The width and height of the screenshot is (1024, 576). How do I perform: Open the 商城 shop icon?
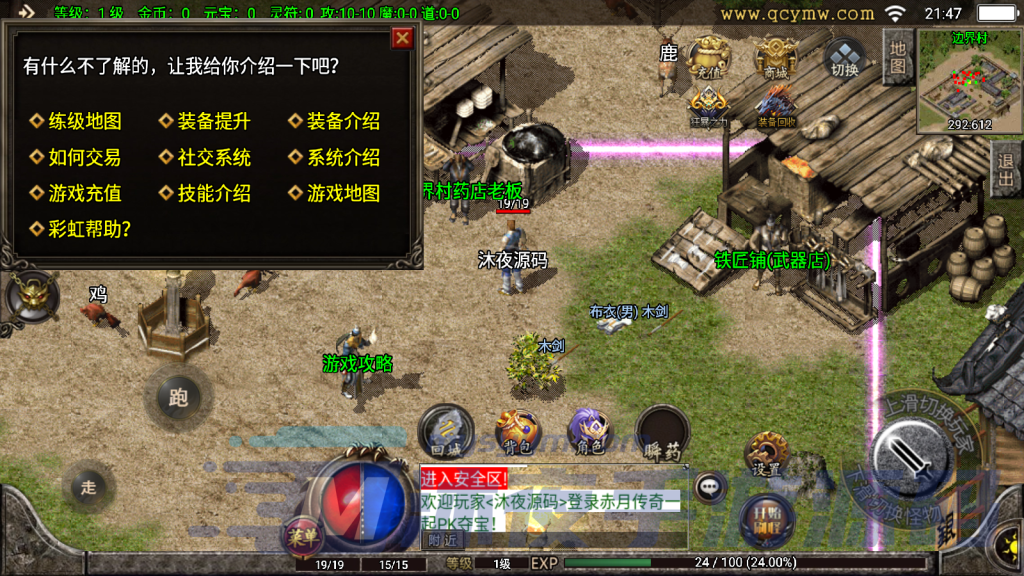click(775, 56)
